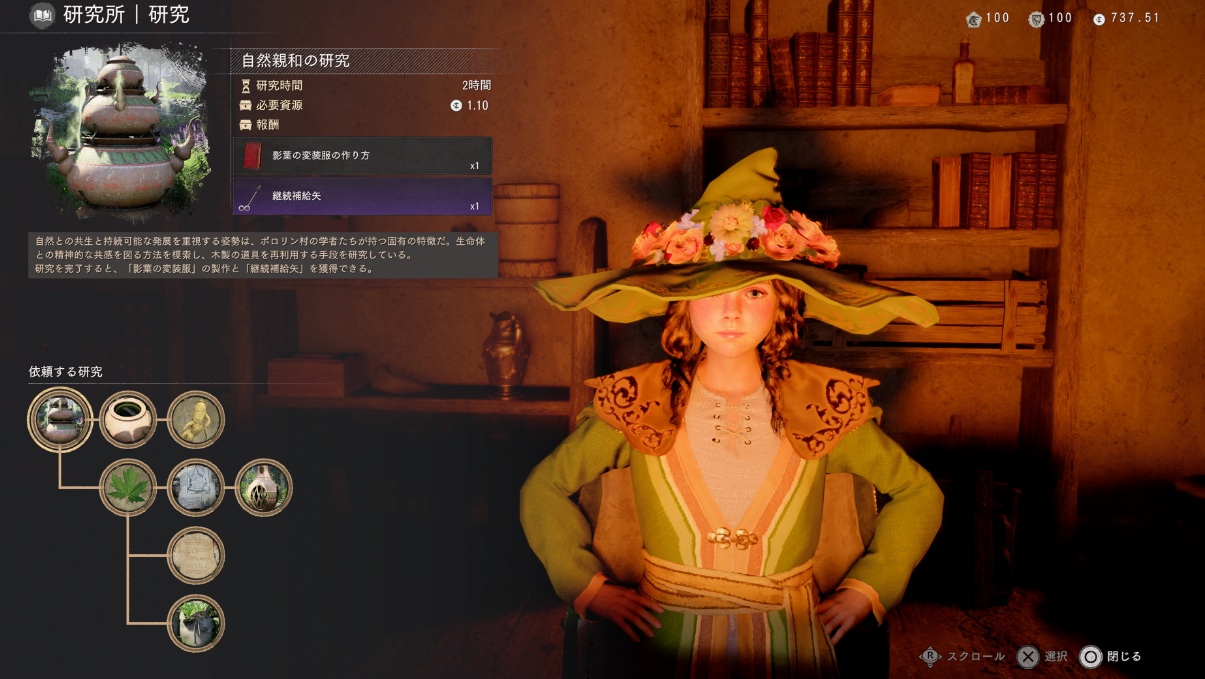Select the 影葉の変装服の作り方 reward row
Viewport: 1205px width, 679px height.
pyautogui.click(x=362, y=156)
